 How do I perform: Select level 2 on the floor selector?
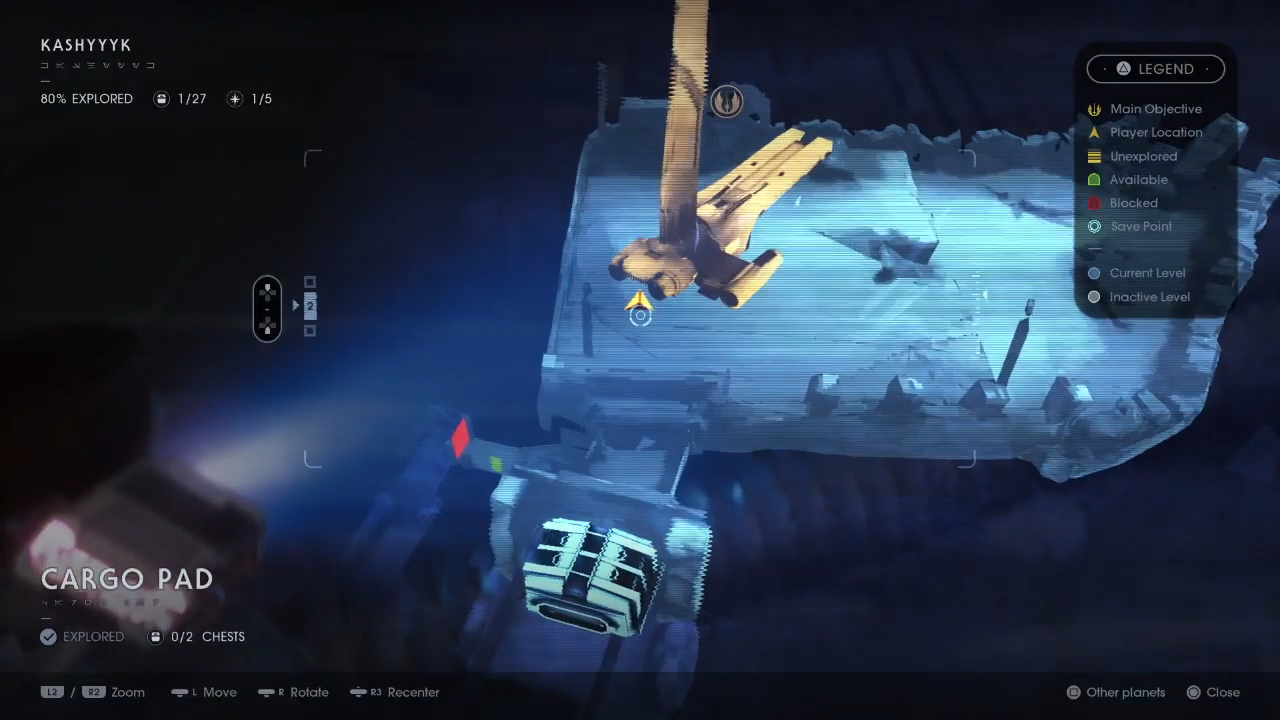pos(309,306)
